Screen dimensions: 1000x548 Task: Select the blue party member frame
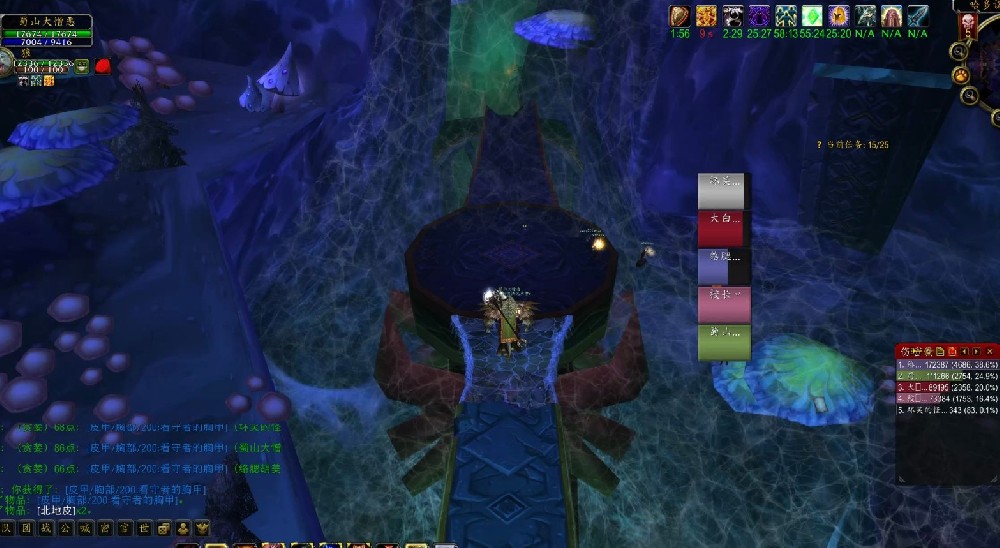(x=721, y=267)
